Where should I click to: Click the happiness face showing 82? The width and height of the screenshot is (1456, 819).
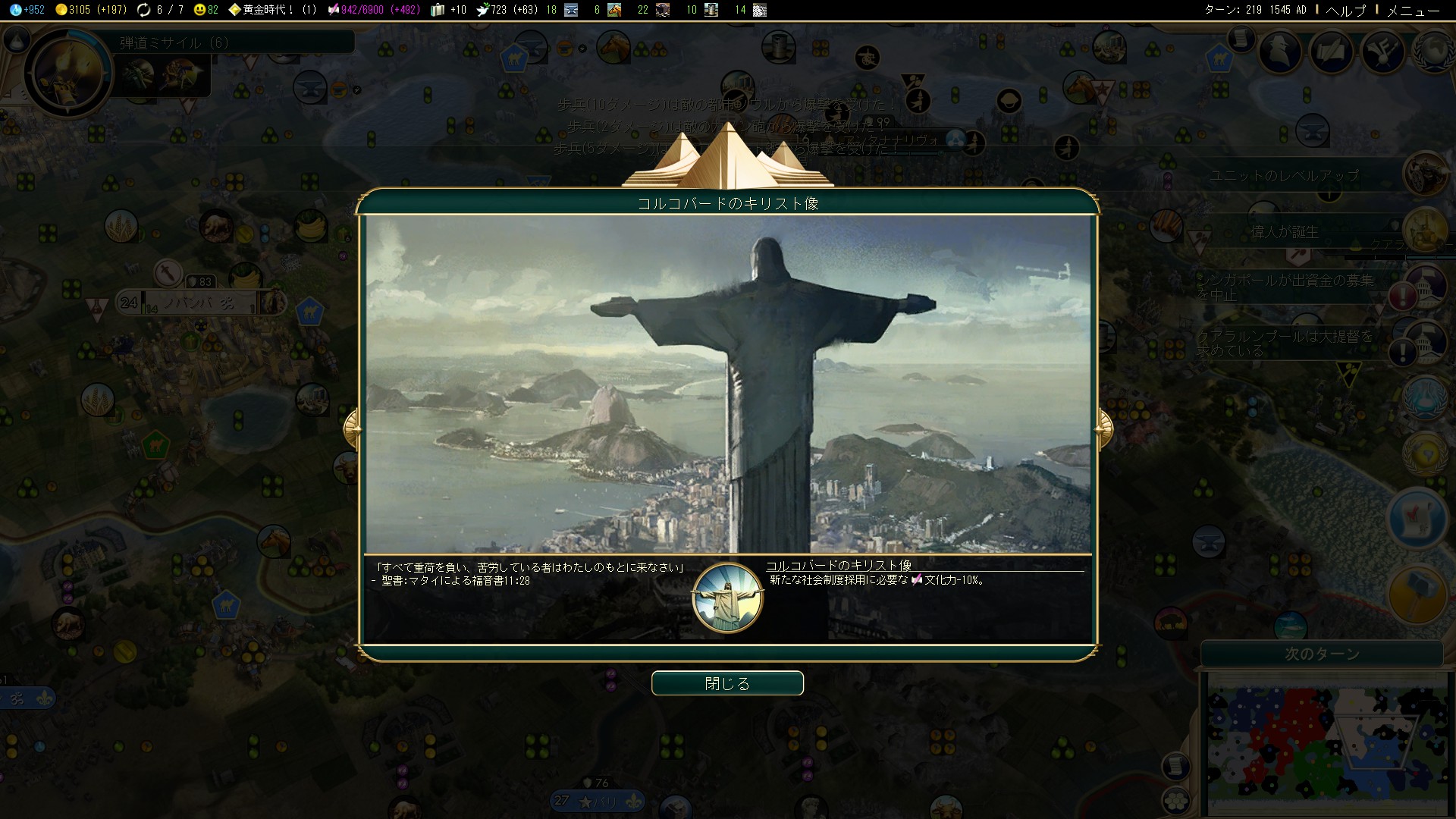(x=201, y=10)
